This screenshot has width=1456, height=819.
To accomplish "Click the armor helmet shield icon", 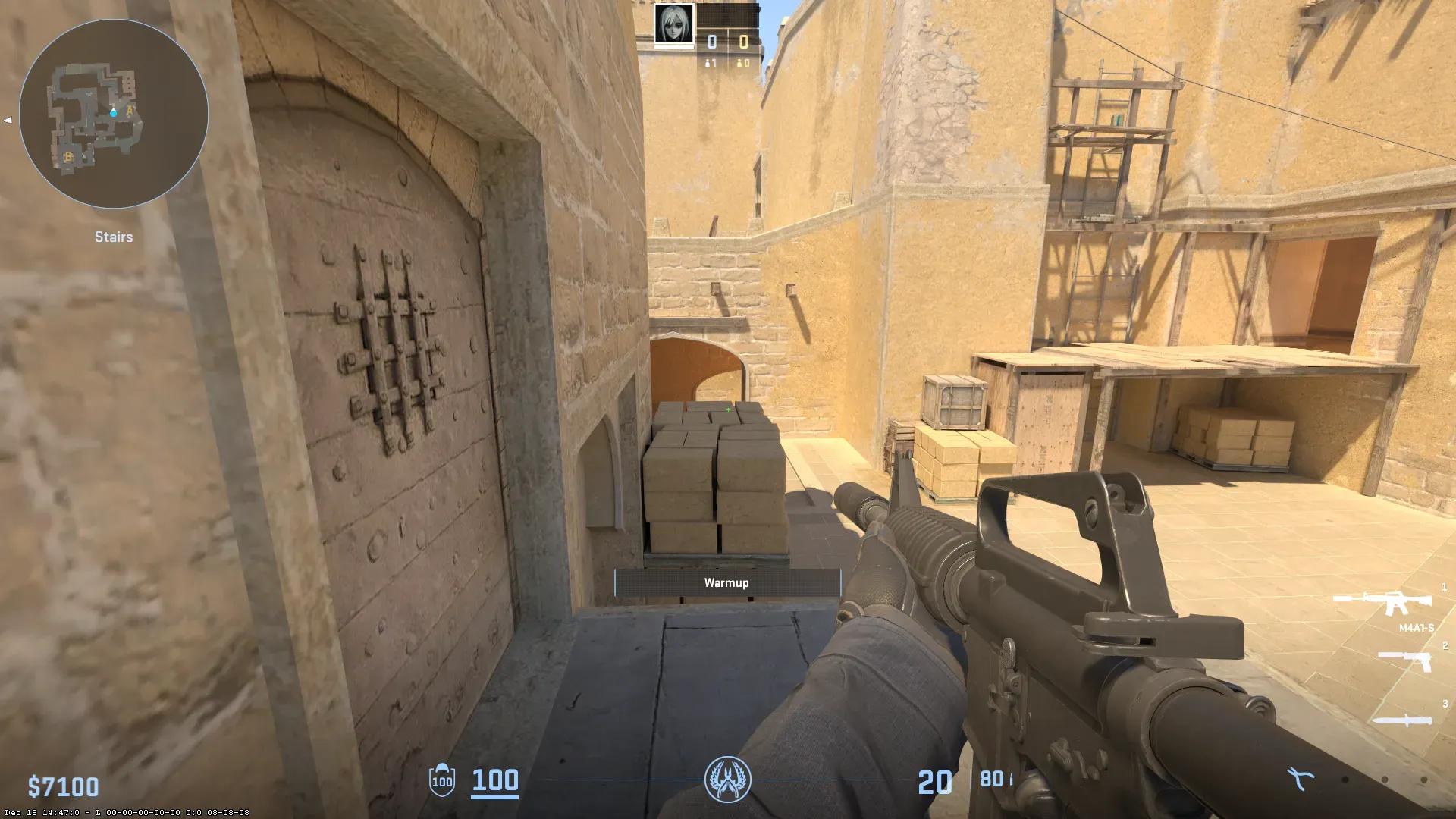I will click(442, 780).
